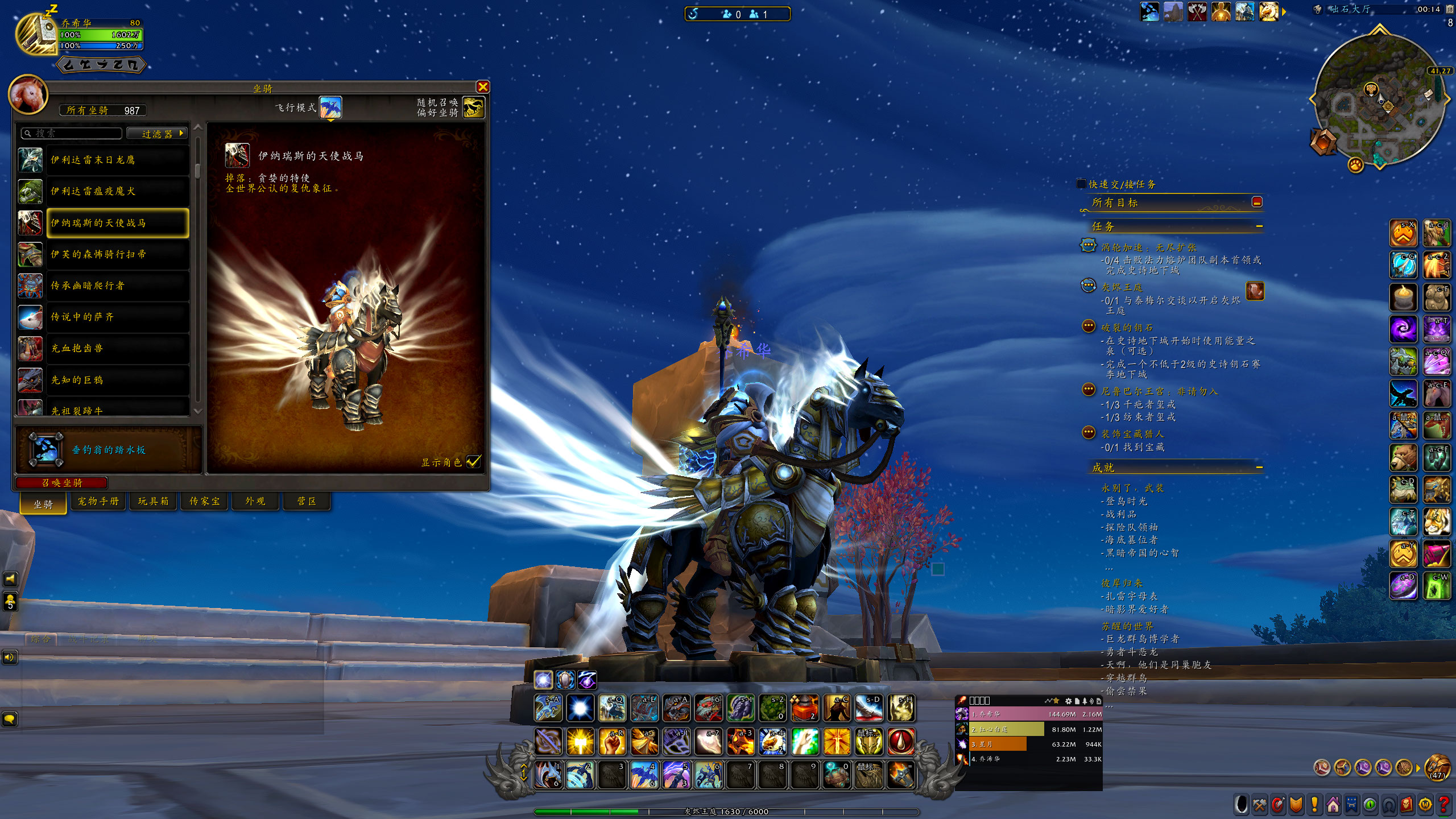Choose the 伊芙的森怖骑行扫帚 mount

point(104,254)
